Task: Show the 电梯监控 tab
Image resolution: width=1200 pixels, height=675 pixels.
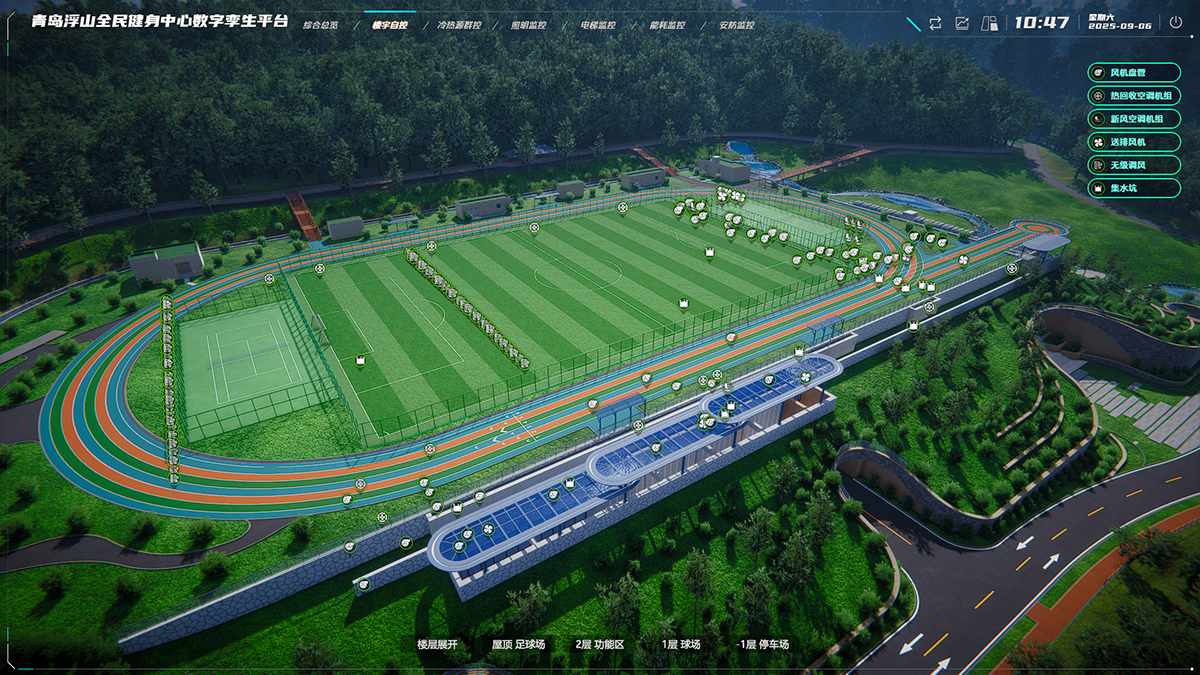Action: pyautogui.click(x=598, y=25)
